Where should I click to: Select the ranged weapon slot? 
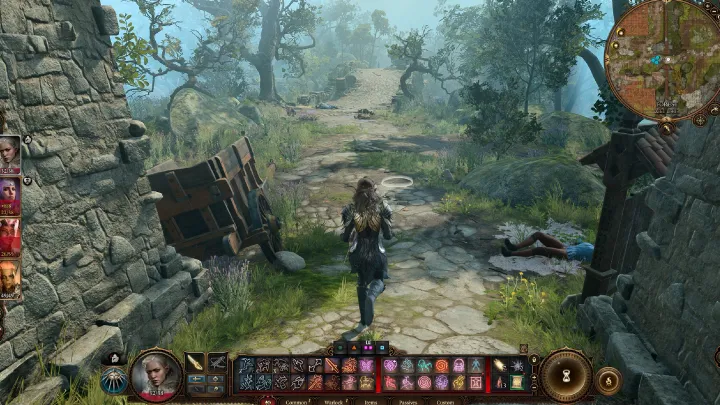(x=217, y=362)
